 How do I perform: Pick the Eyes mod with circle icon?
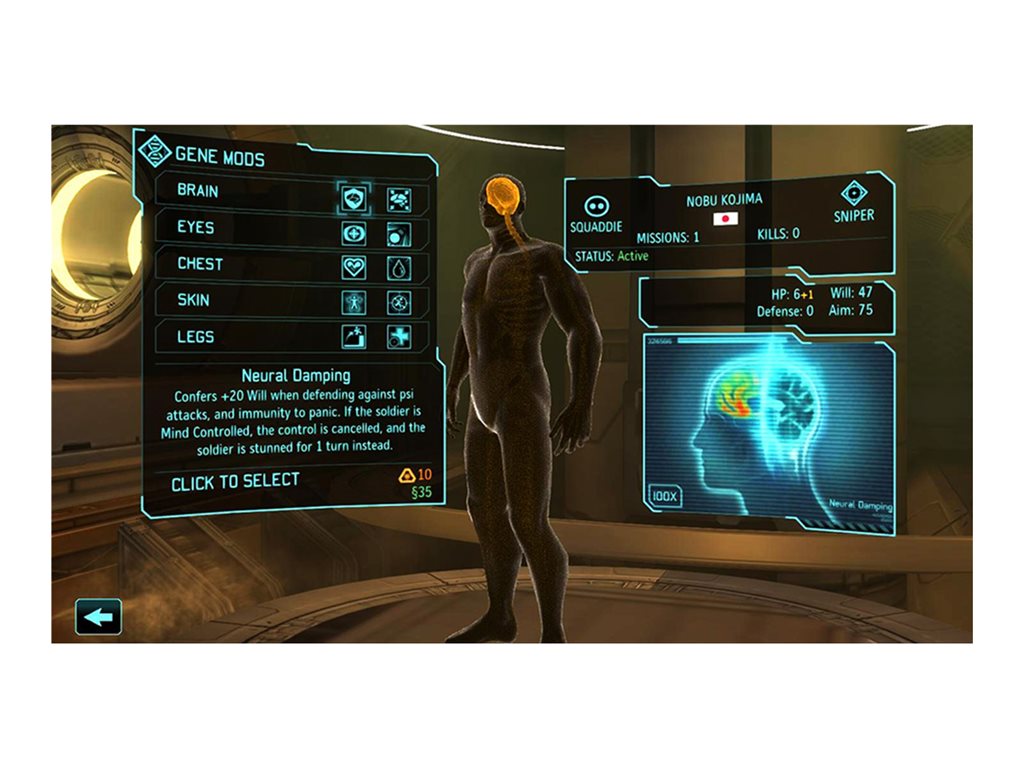click(x=399, y=234)
